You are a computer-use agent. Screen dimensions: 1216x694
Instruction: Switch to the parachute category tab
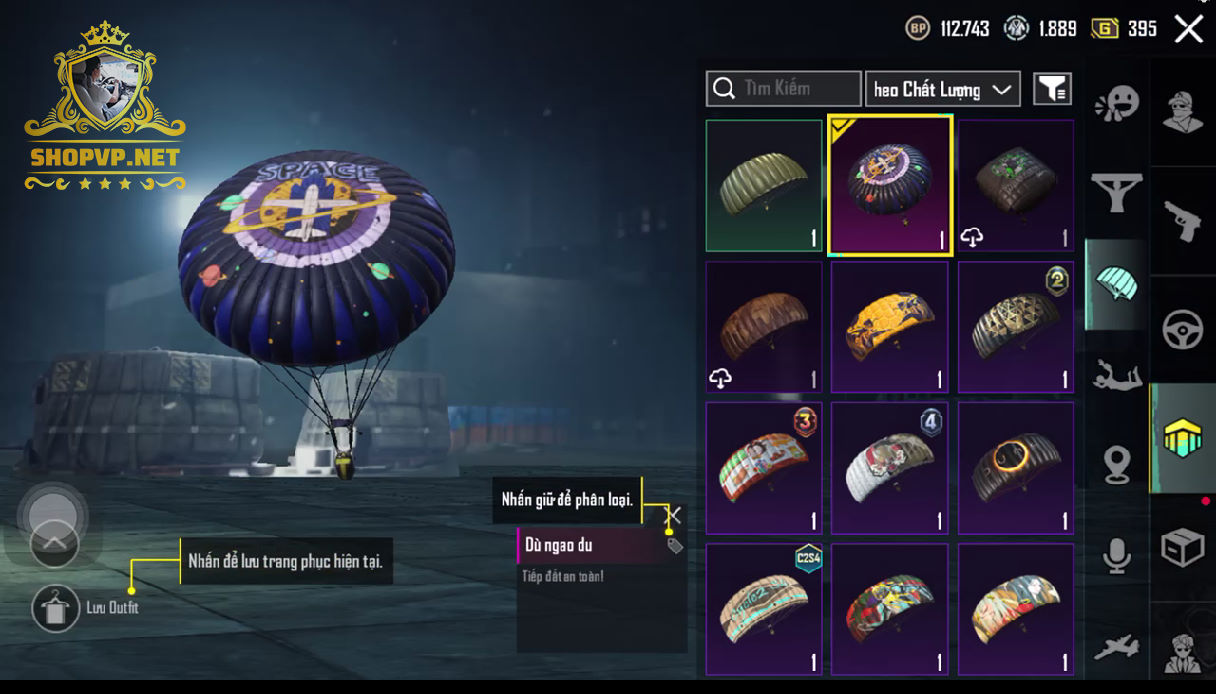tap(1116, 285)
